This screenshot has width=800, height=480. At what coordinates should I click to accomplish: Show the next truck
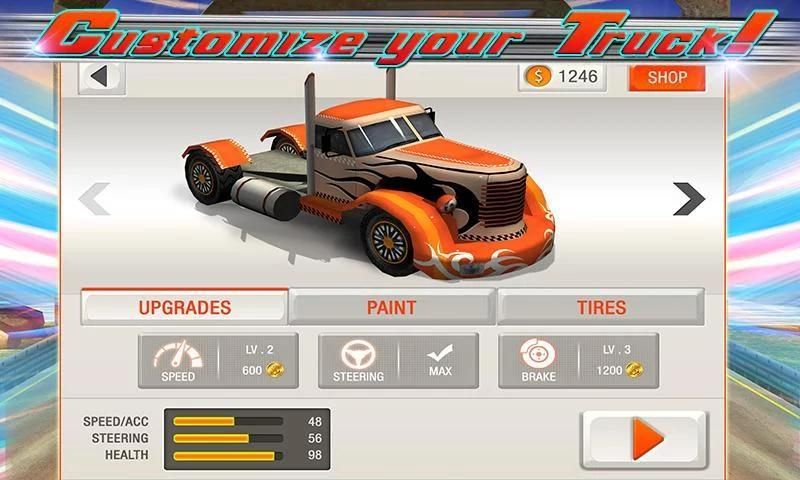(x=688, y=198)
